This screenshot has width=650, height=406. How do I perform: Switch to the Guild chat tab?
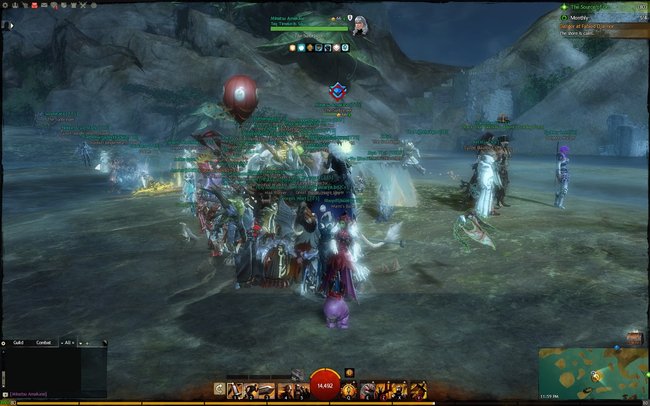19,343
